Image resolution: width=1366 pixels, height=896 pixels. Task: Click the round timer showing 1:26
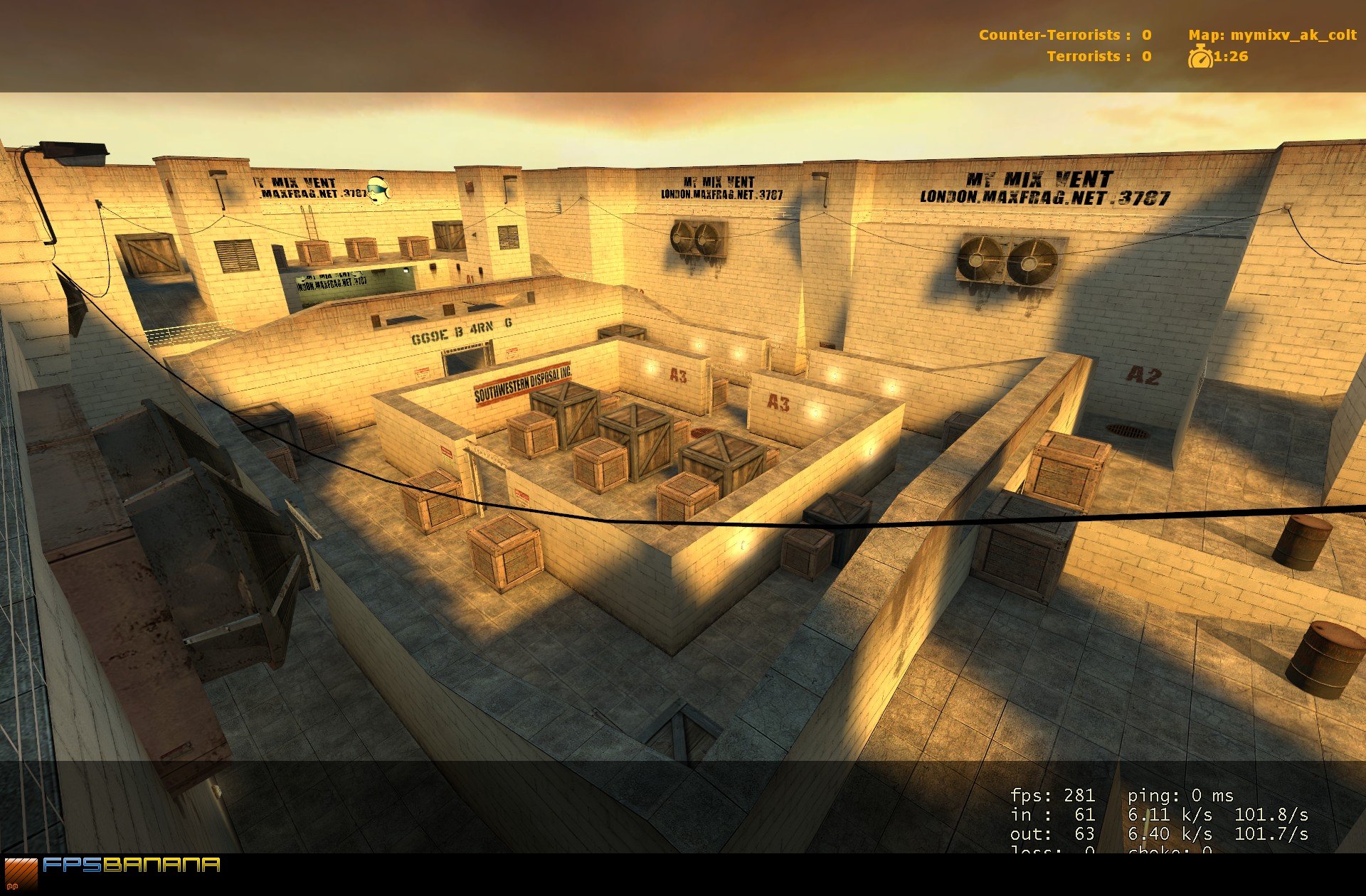point(1230,58)
